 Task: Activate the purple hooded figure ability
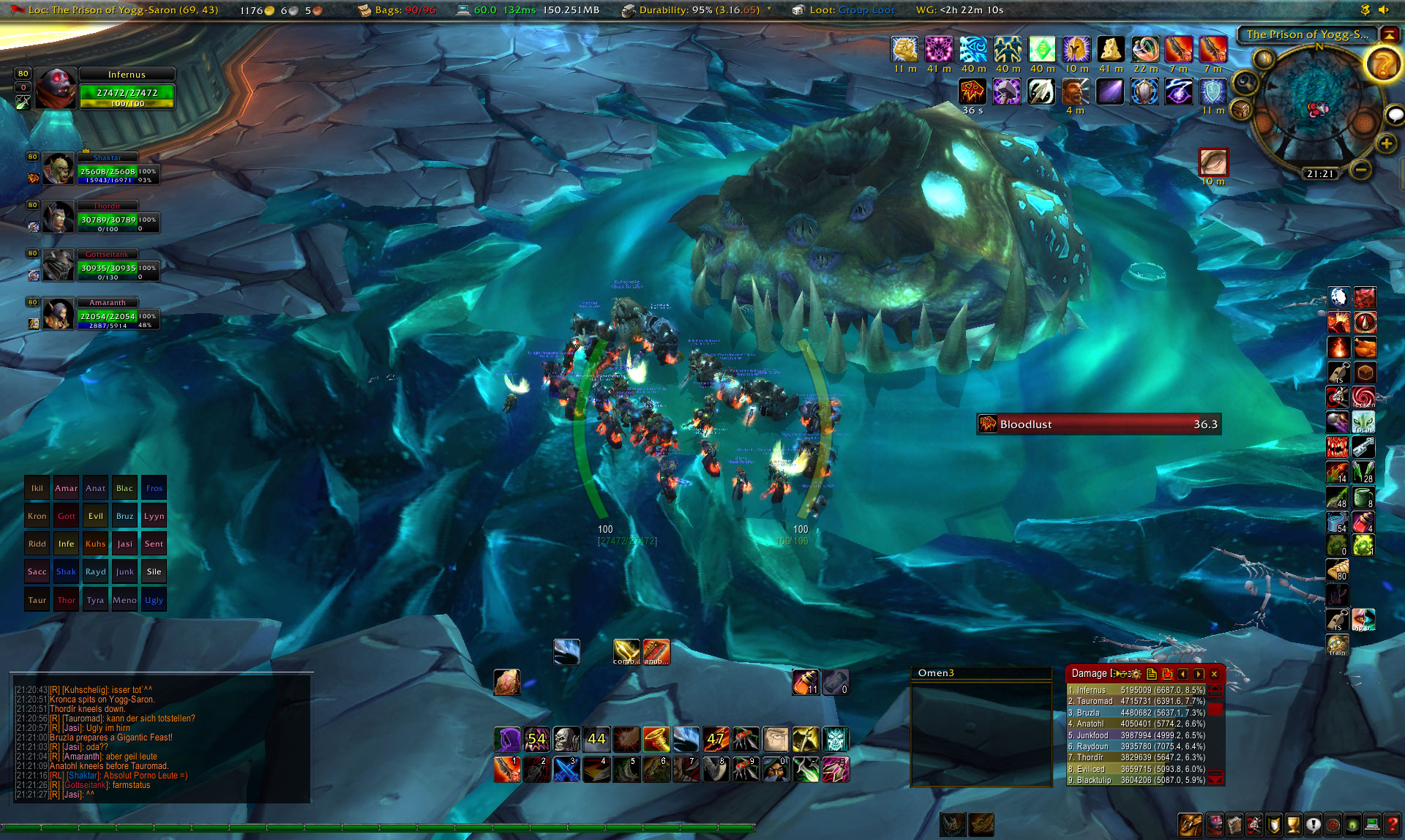pyautogui.click(x=506, y=740)
